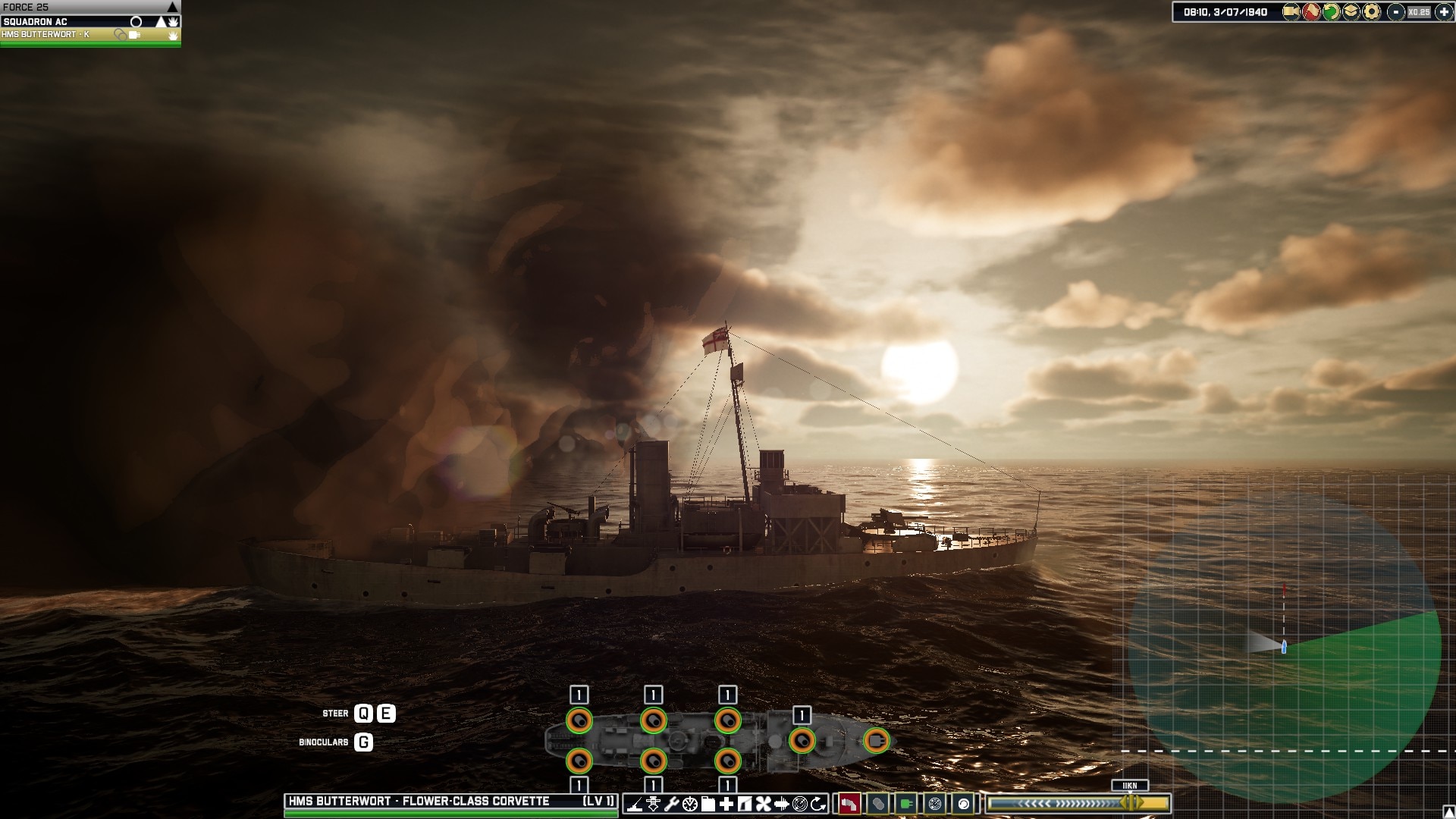Screen dimensions: 1456x819
Task: Toggle the smoke screen icon
Action: [x=879, y=803]
